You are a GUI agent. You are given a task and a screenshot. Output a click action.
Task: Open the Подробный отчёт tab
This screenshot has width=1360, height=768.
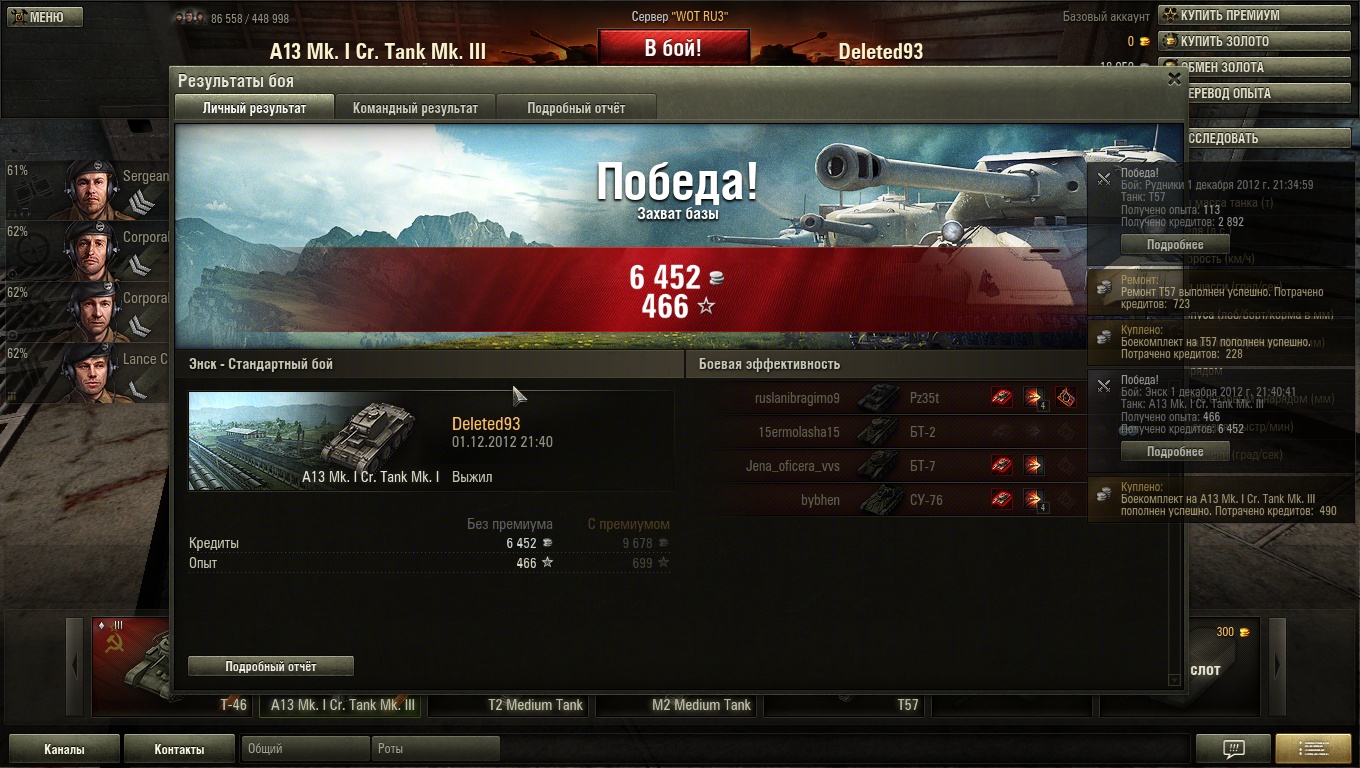point(576,108)
